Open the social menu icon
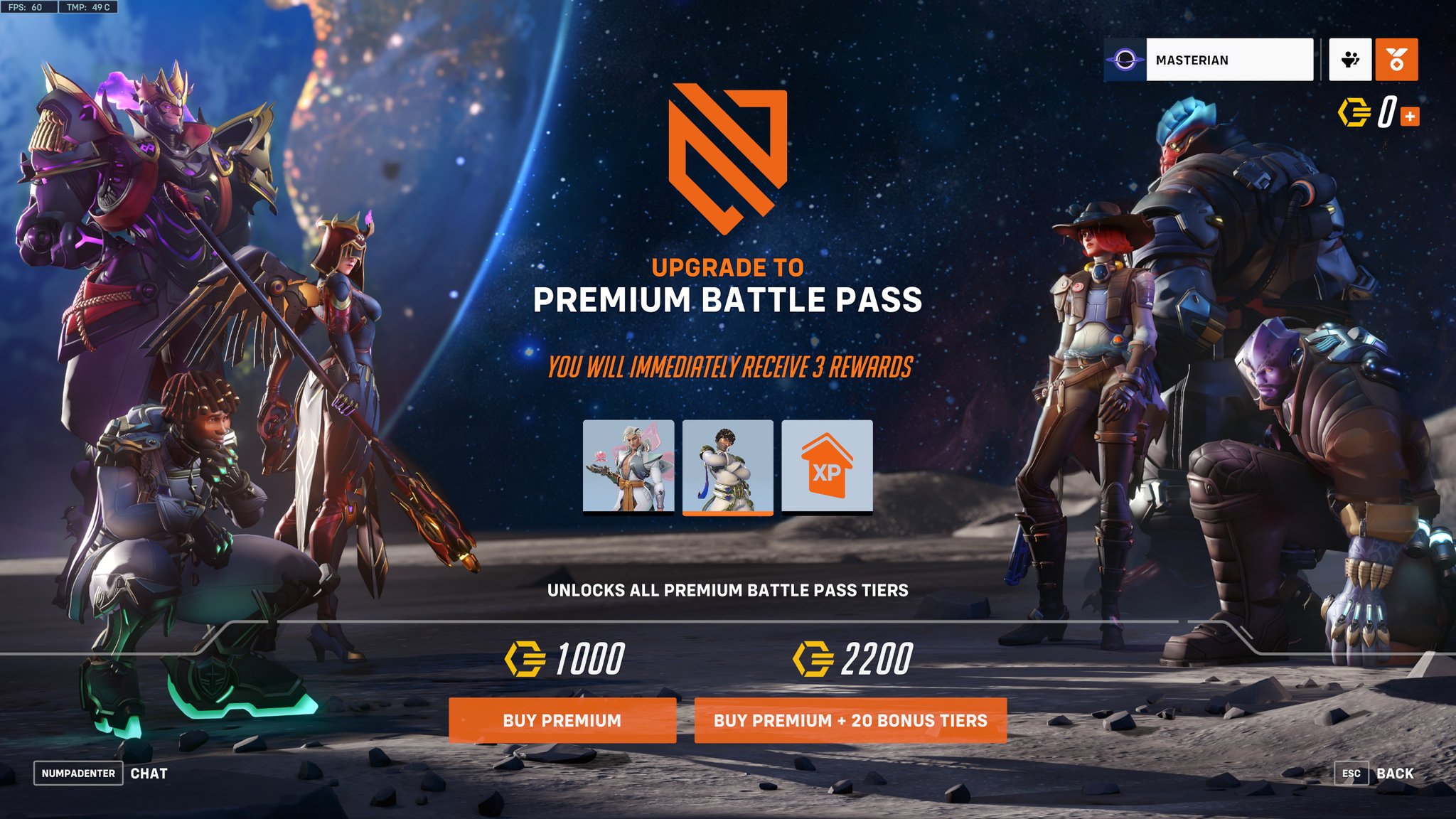This screenshot has width=1456, height=819. [x=1351, y=60]
